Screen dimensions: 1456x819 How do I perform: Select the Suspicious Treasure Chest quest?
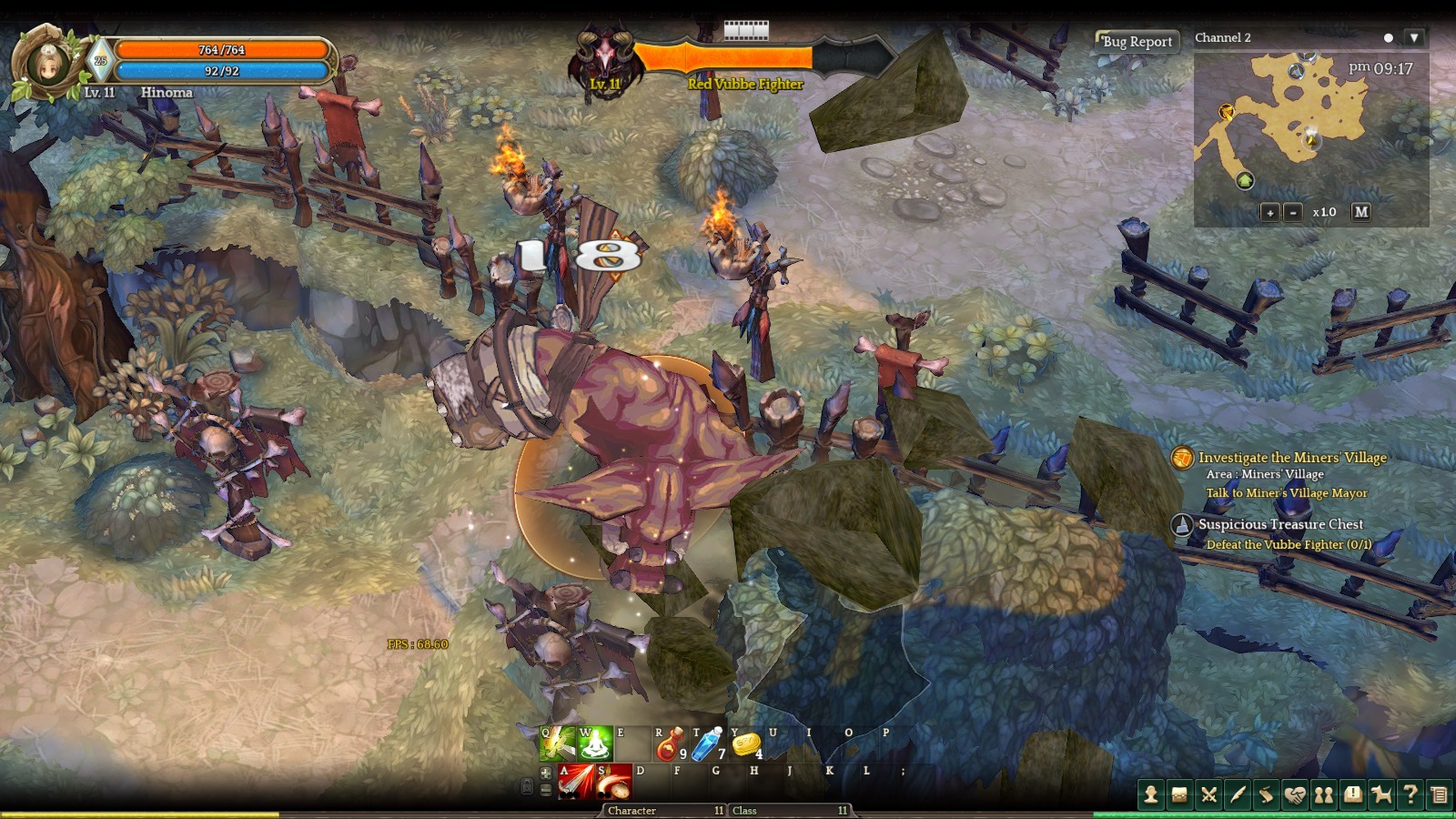tap(1279, 524)
